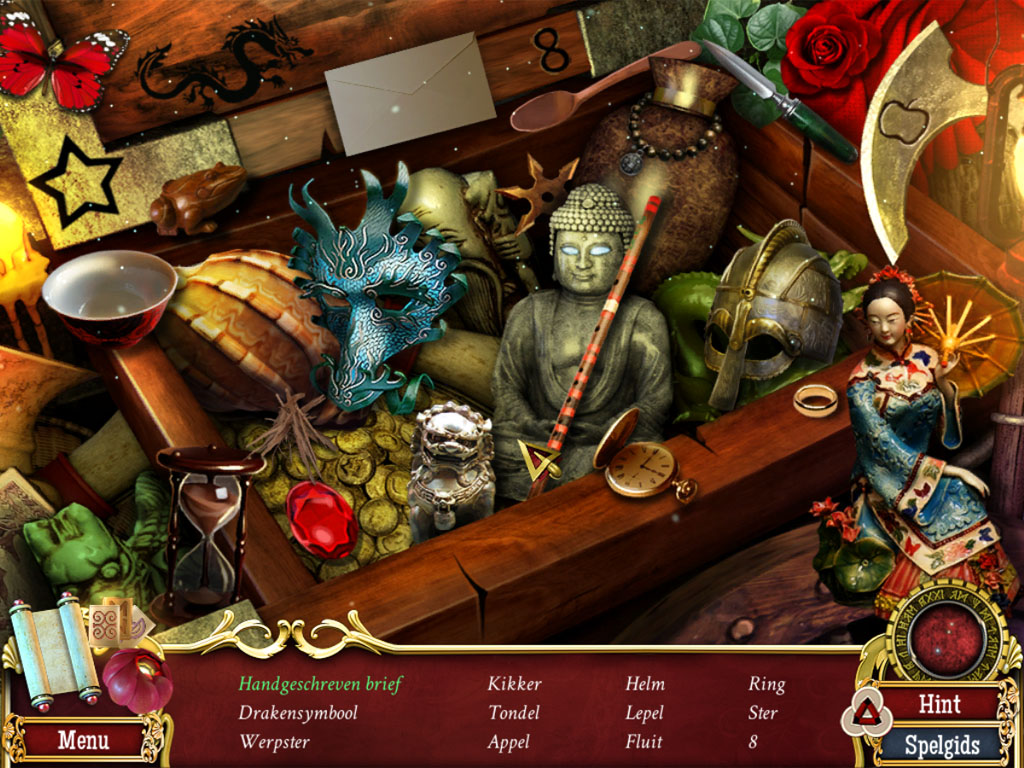Open the Spelgids strategy guide
This screenshot has height=768, width=1024.
pos(939,745)
